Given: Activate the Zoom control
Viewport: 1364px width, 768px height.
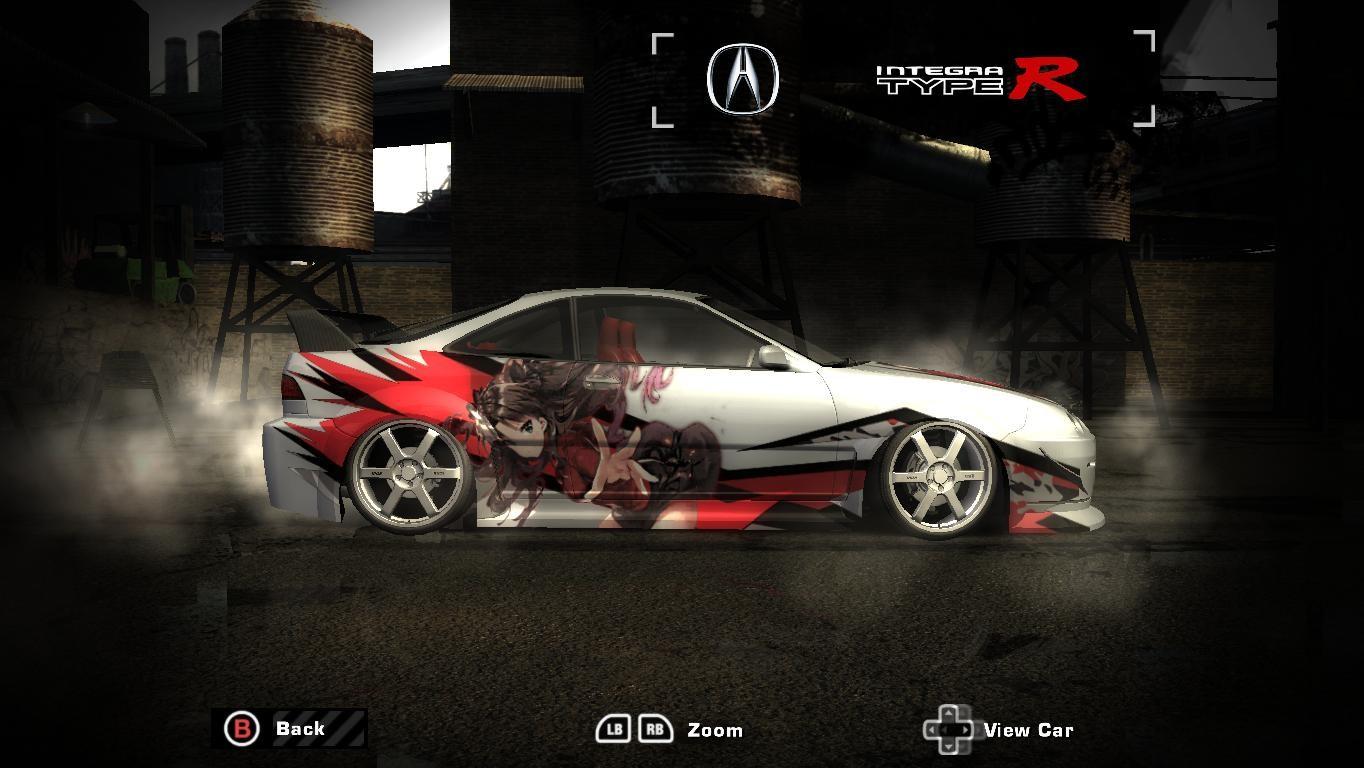Looking at the screenshot, I should tap(714, 730).
